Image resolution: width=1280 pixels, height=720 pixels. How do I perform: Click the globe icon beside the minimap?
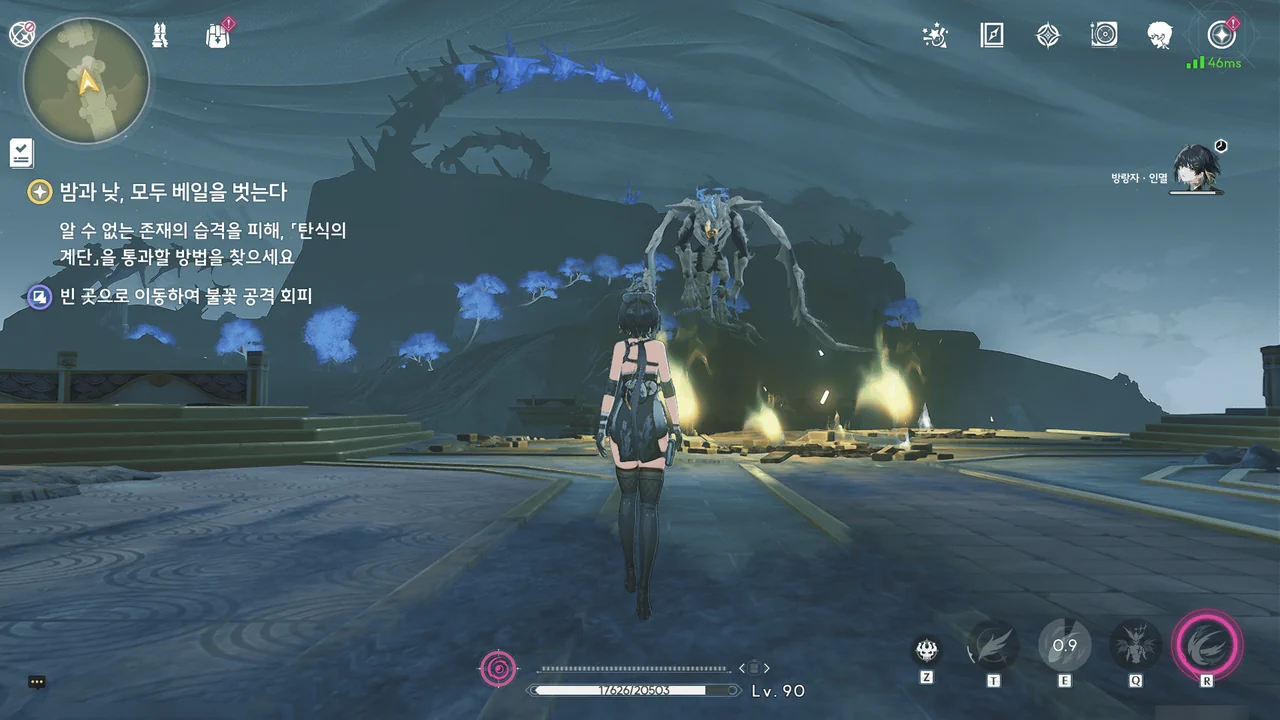pyautogui.click(x=21, y=34)
